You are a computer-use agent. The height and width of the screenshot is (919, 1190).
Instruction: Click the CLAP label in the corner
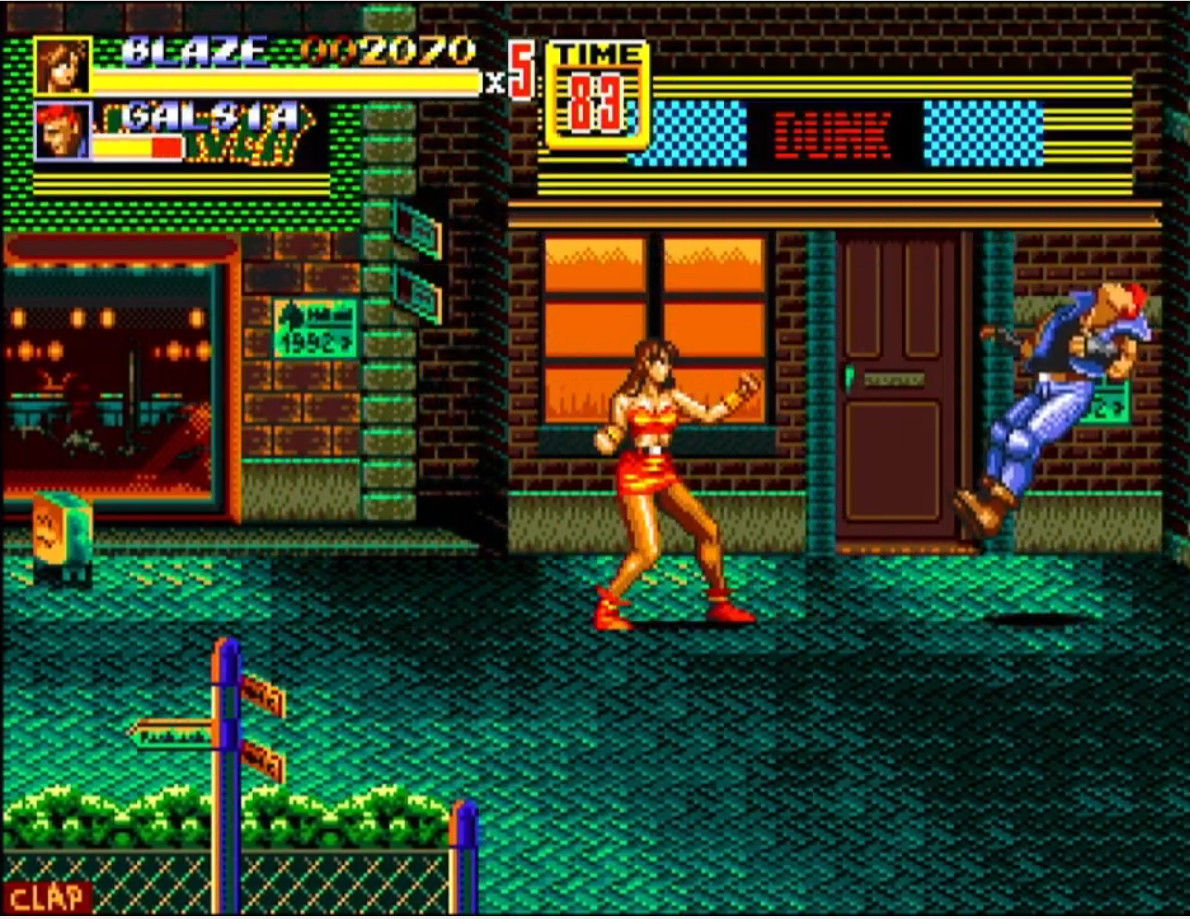[x=47, y=897]
